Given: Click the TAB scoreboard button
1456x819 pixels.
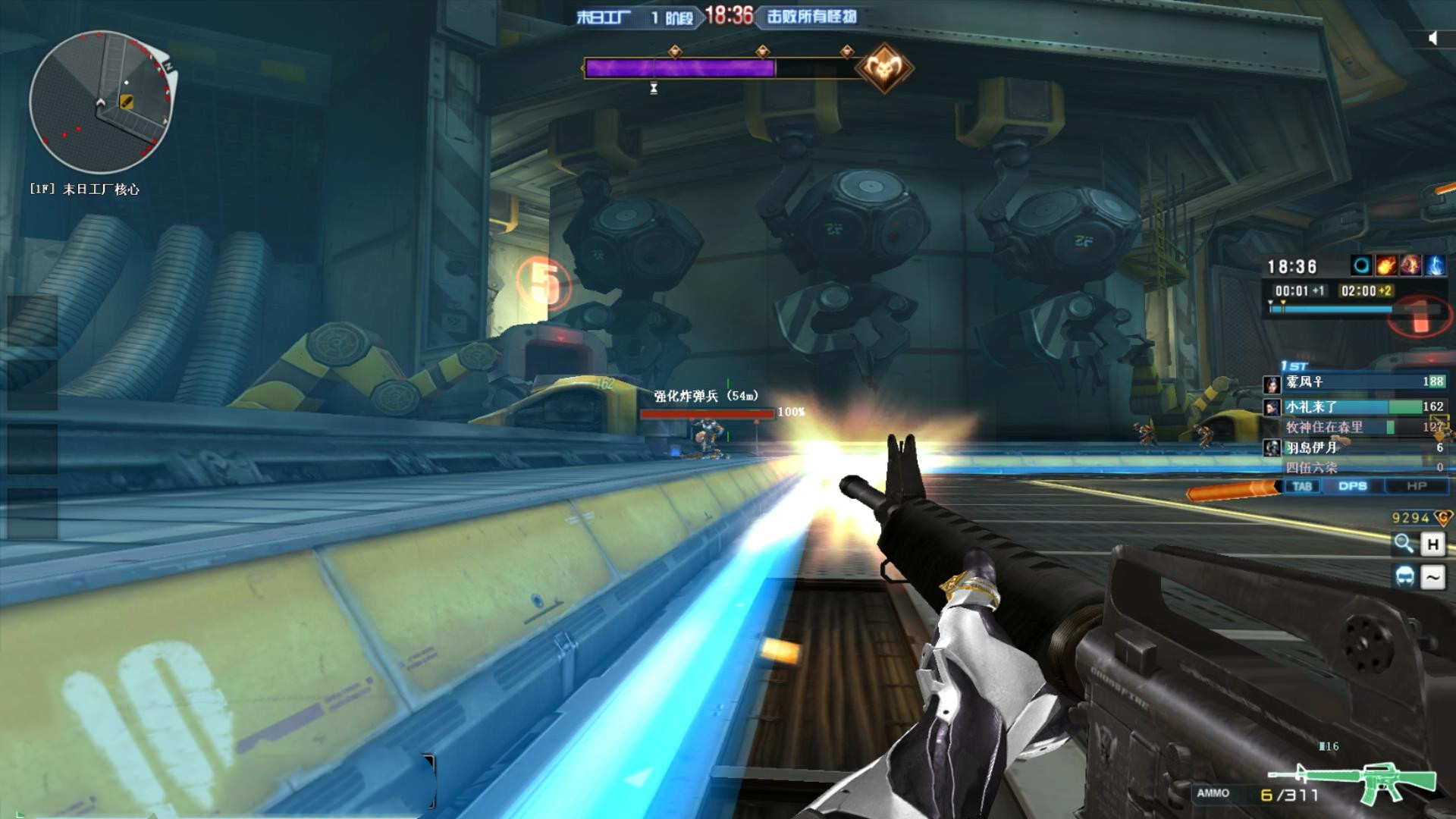Looking at the screenshot, I should [x=1302, y=486].
